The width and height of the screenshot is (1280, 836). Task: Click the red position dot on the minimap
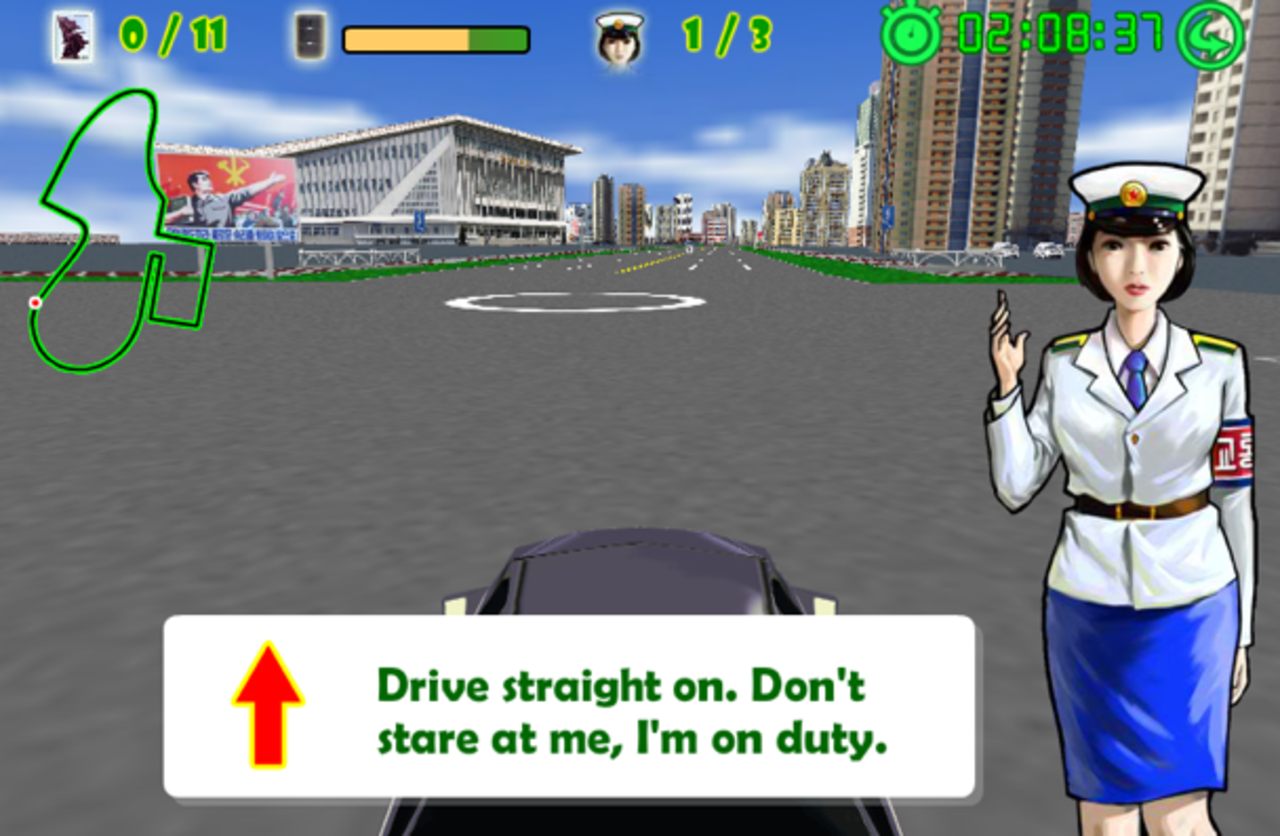[x=36, y=300]
